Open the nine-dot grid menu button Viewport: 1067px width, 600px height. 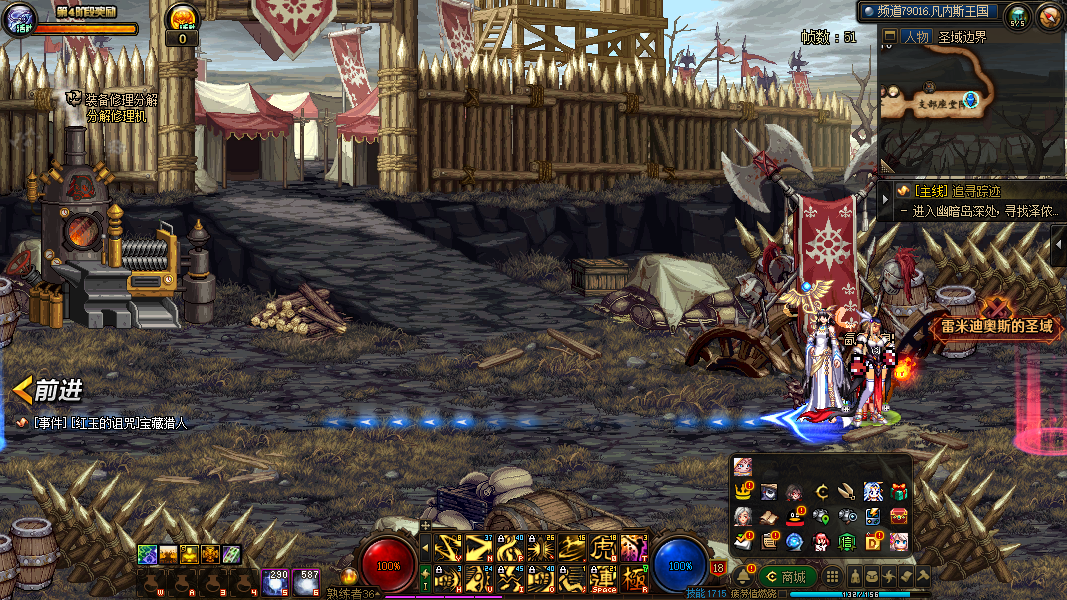831,577
